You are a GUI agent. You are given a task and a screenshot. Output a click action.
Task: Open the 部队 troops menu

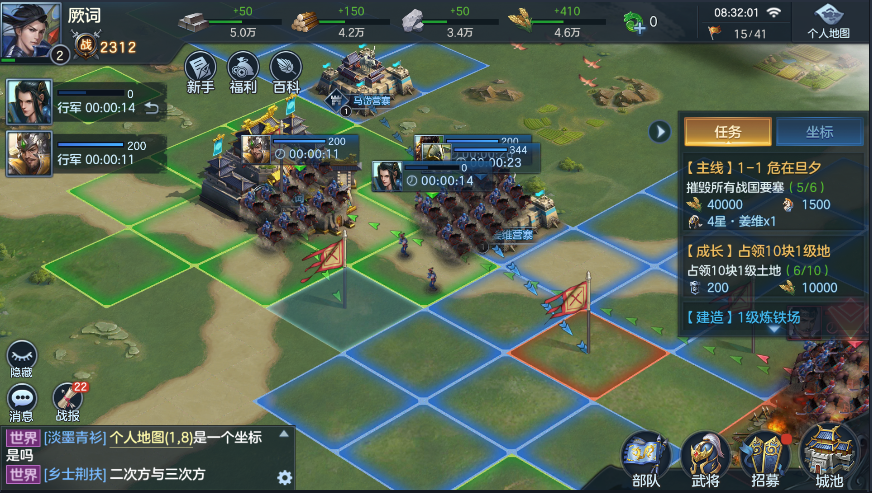646,459
